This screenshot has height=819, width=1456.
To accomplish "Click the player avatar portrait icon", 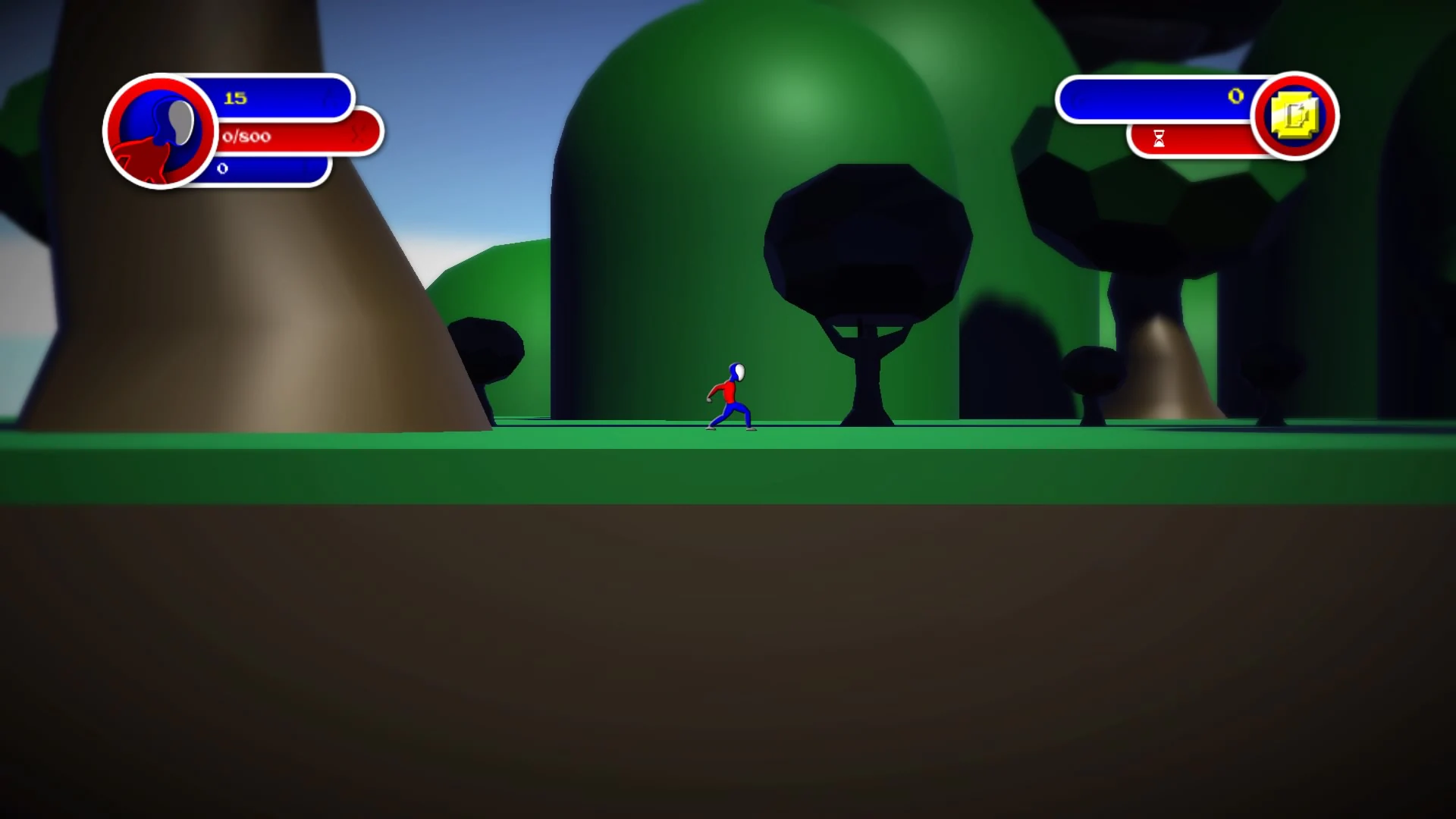I will (x=159, y=133).
